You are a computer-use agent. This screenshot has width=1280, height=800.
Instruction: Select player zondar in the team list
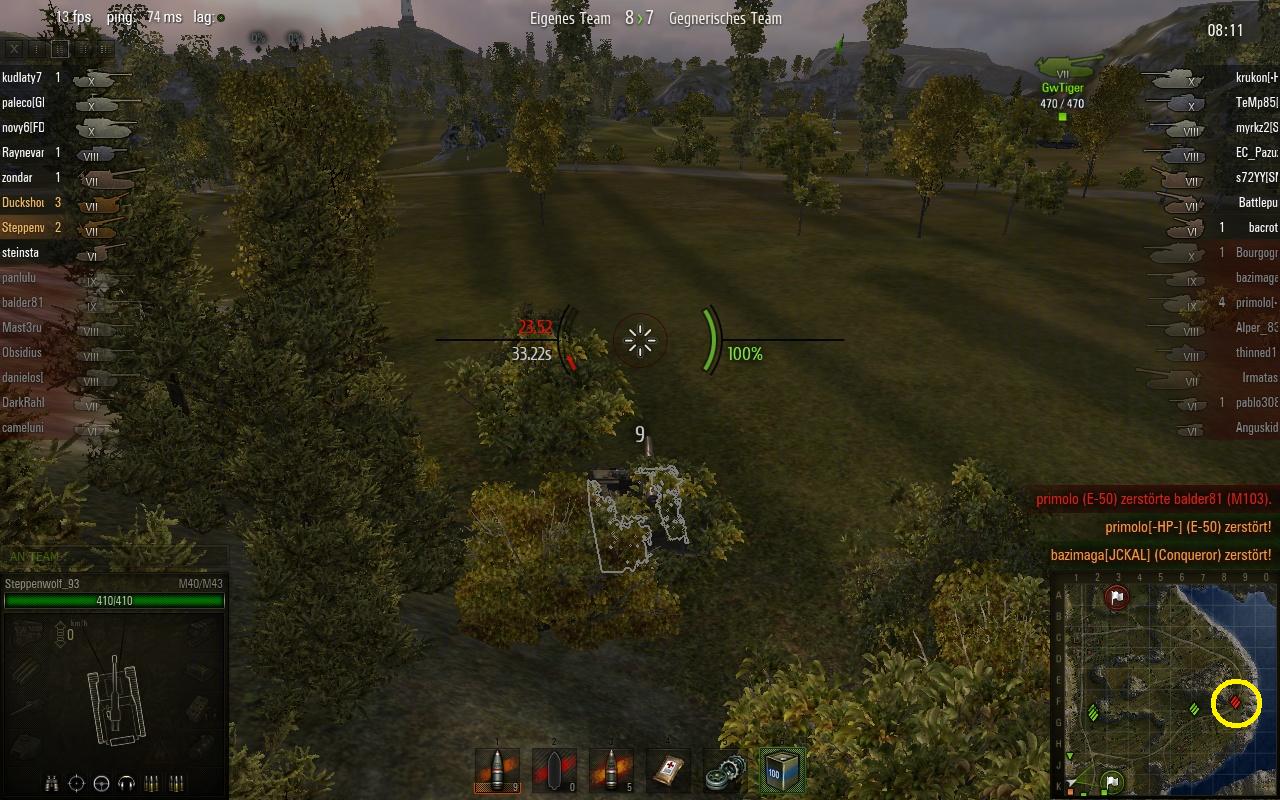(x=18, y=178)
